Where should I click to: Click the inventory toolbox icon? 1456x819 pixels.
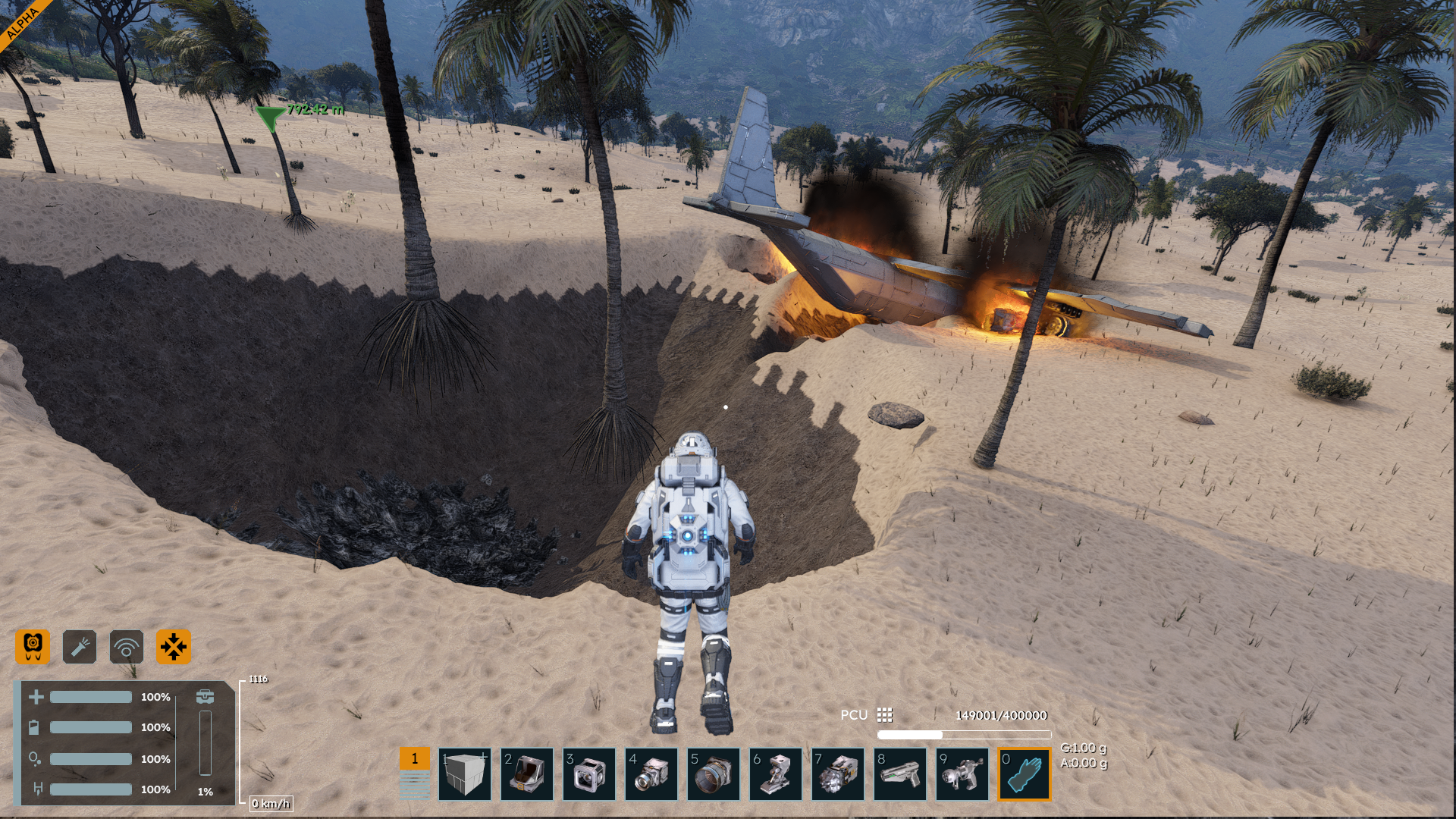pos(205,696)
